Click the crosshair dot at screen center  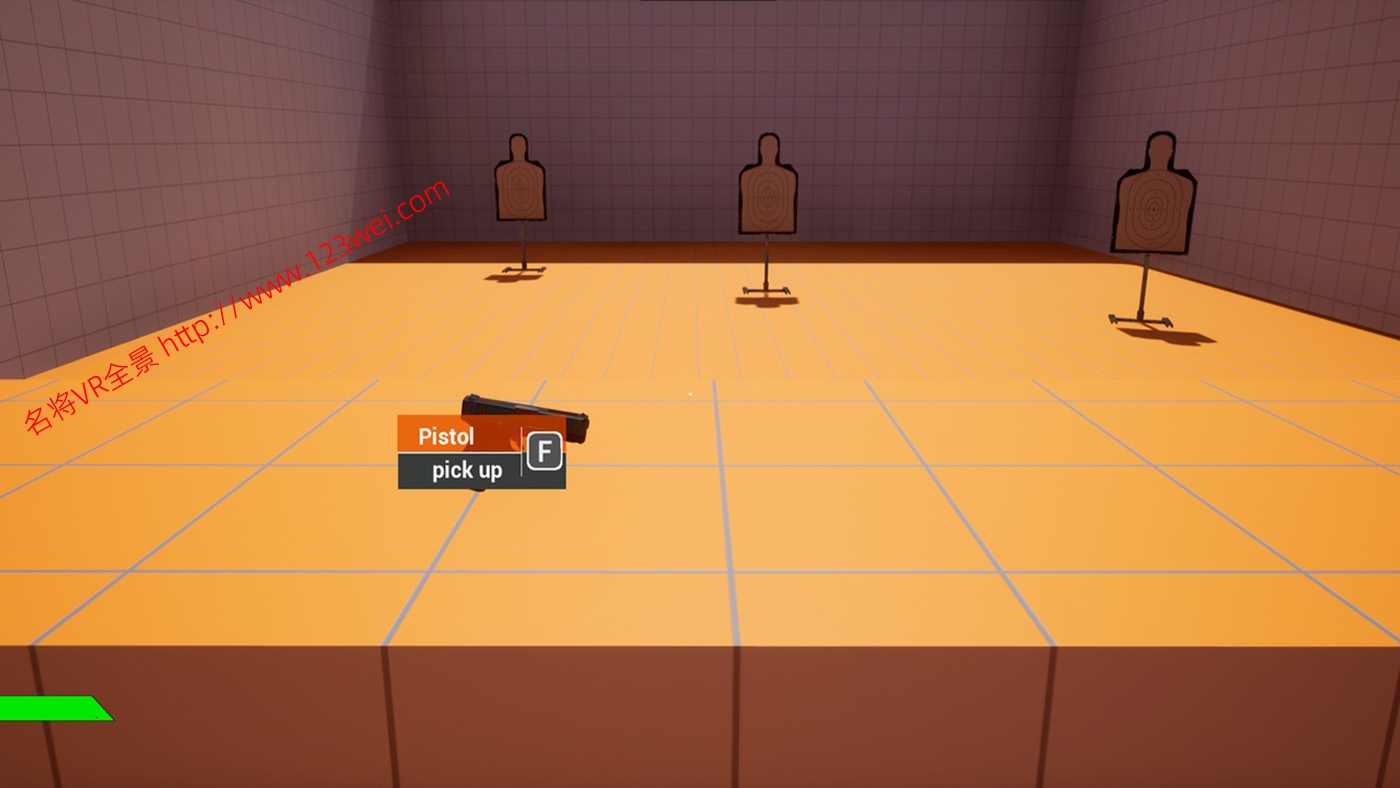coord(690,393)
